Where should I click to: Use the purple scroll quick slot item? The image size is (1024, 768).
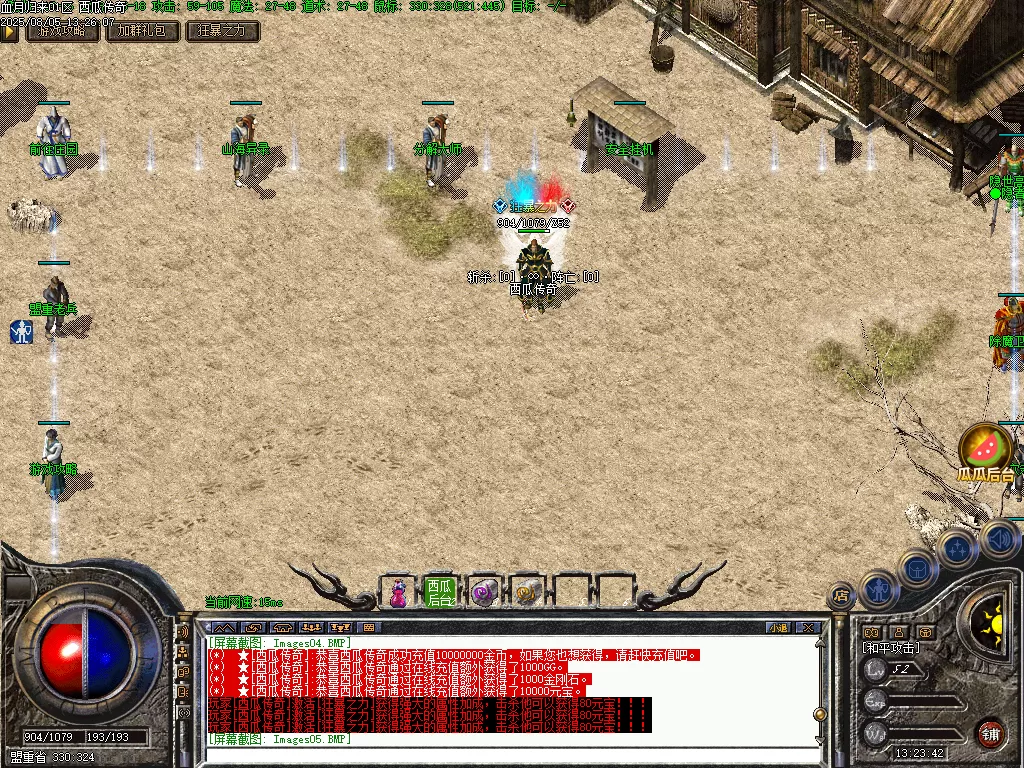point(484,592)
